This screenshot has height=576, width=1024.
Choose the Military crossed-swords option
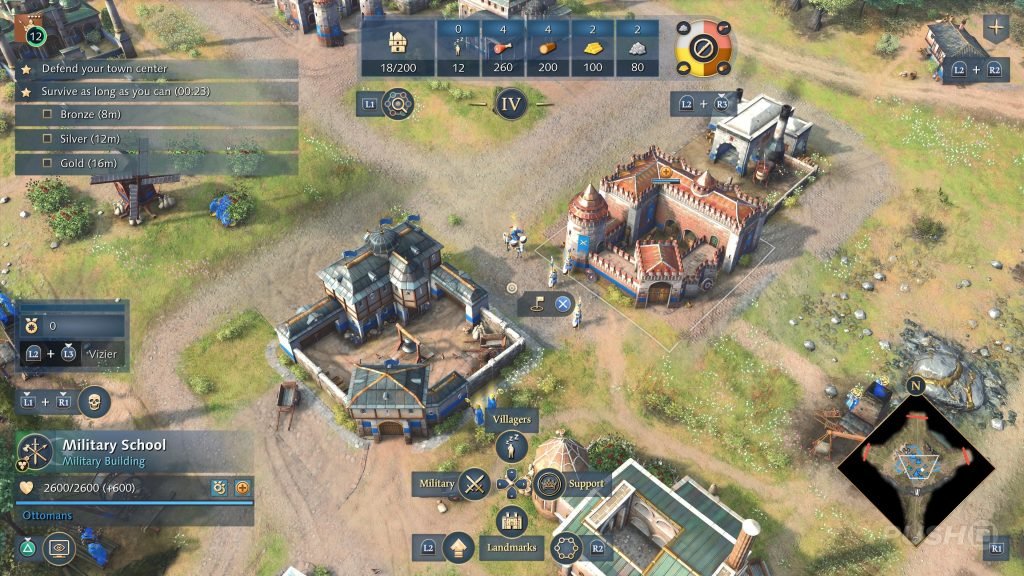point(474,484)
